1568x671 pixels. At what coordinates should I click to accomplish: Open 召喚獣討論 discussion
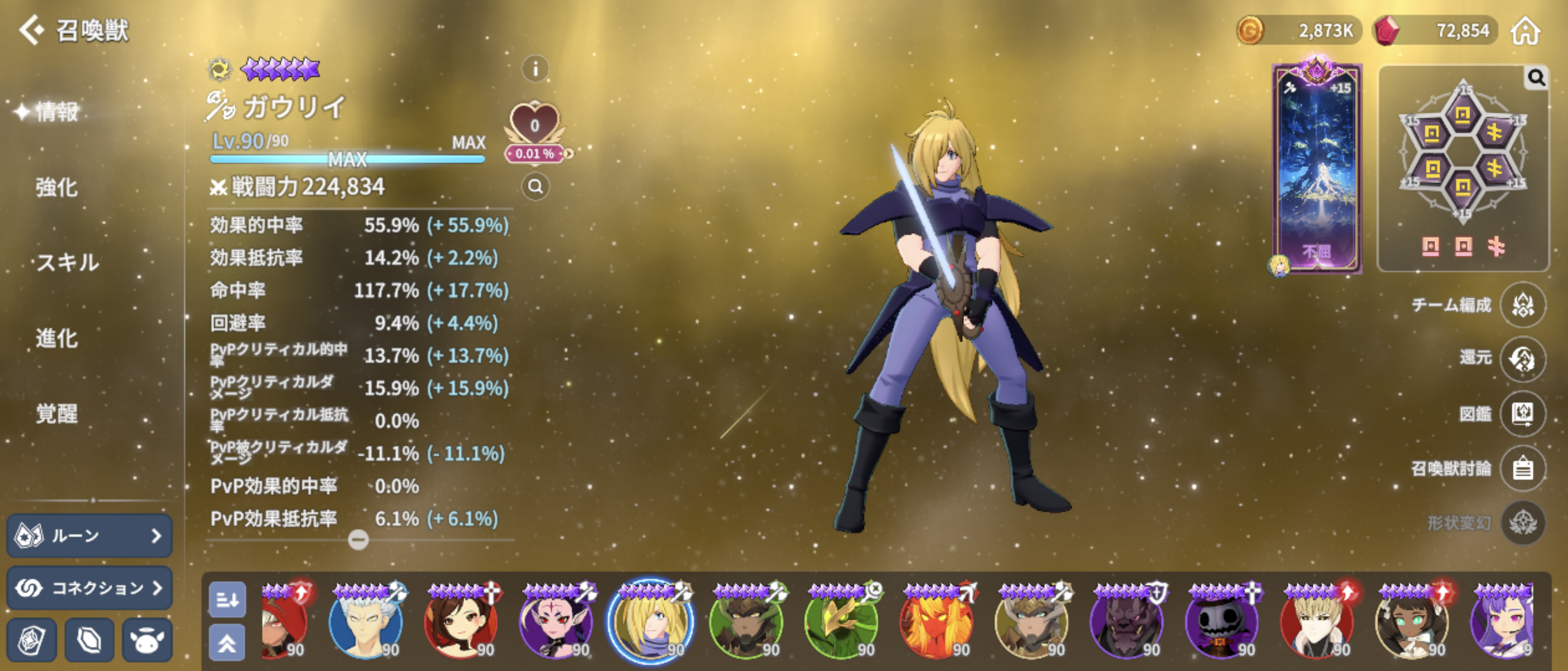(1522, 469)
